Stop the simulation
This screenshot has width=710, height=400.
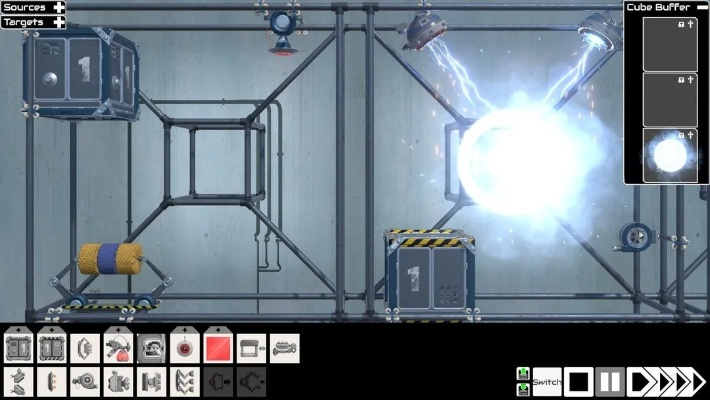coord(578,381)
